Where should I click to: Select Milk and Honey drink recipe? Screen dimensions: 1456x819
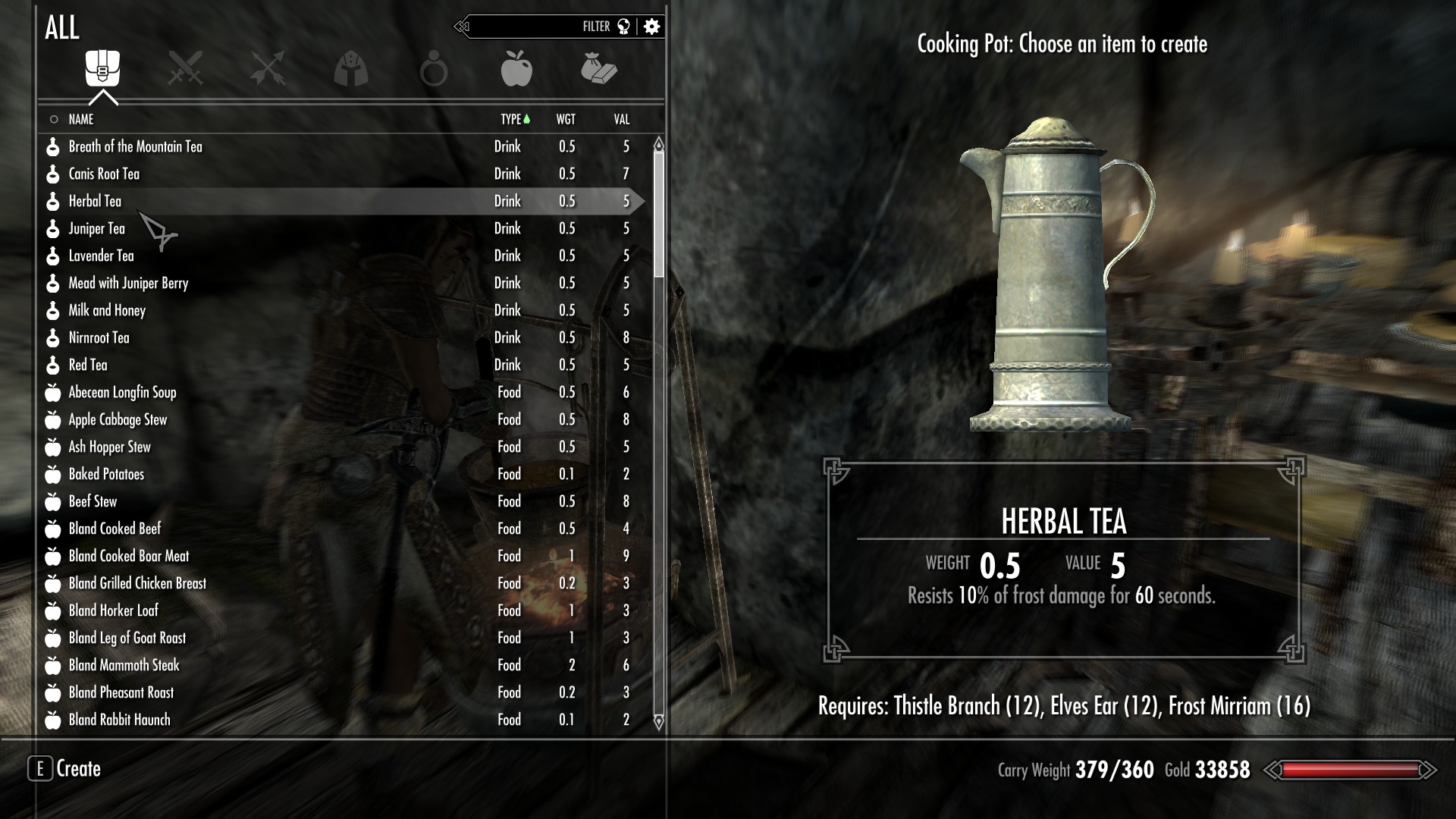point(107,310)
